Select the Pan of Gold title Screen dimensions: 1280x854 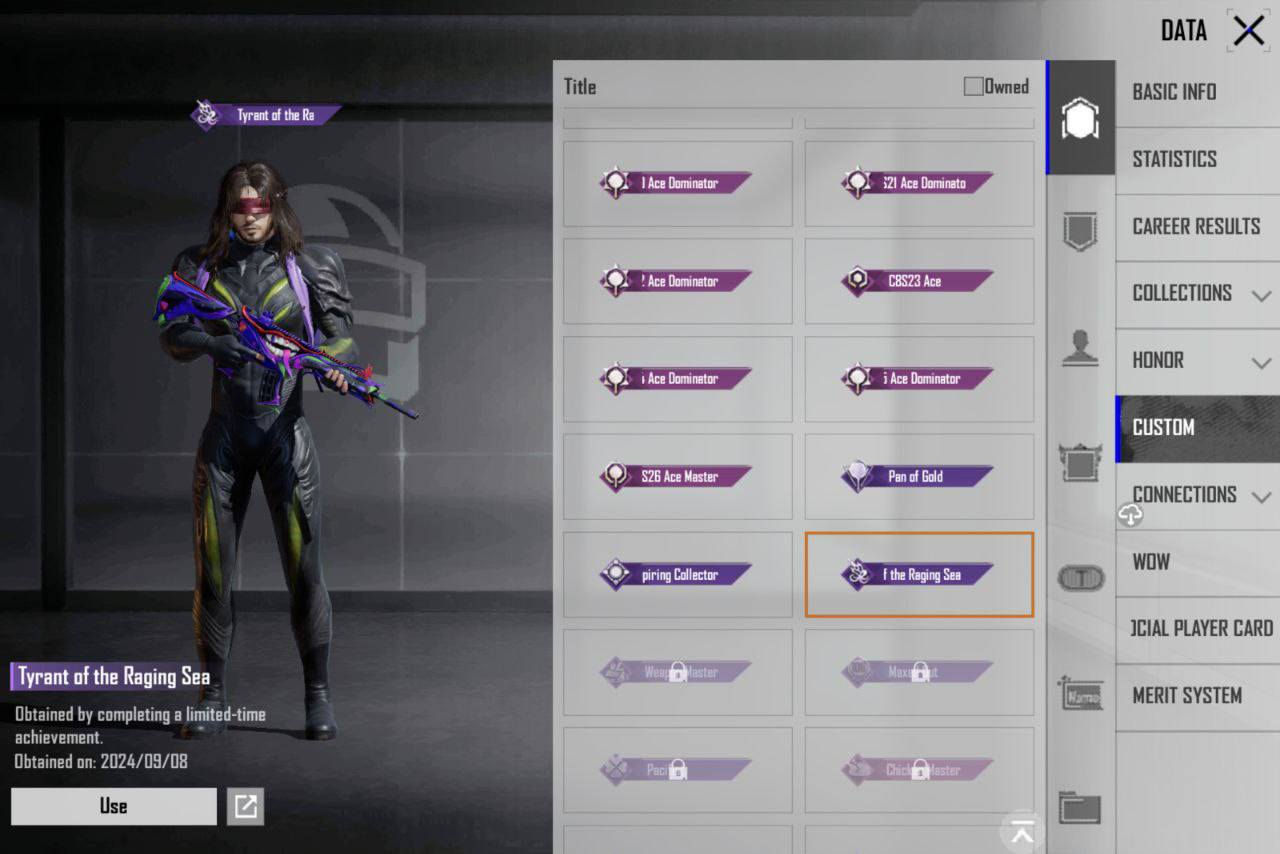[919, 477]
